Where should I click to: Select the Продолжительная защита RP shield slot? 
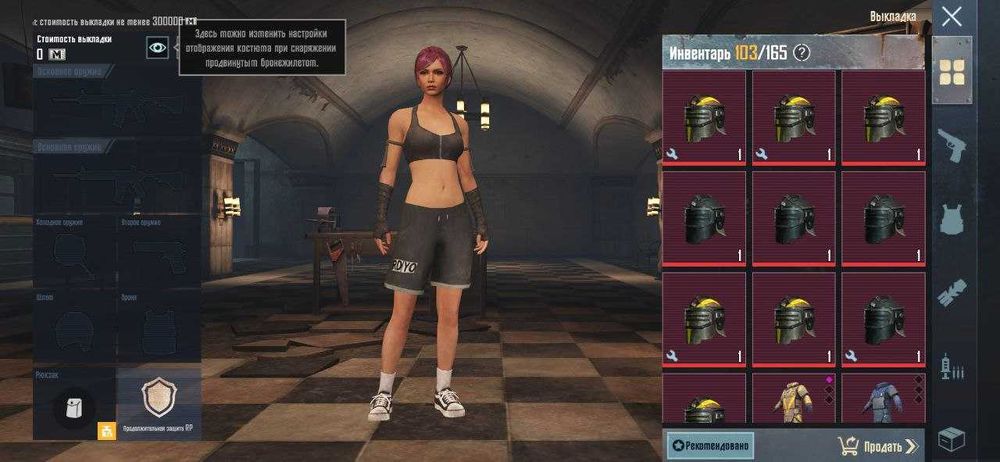(x=159, y=400)
